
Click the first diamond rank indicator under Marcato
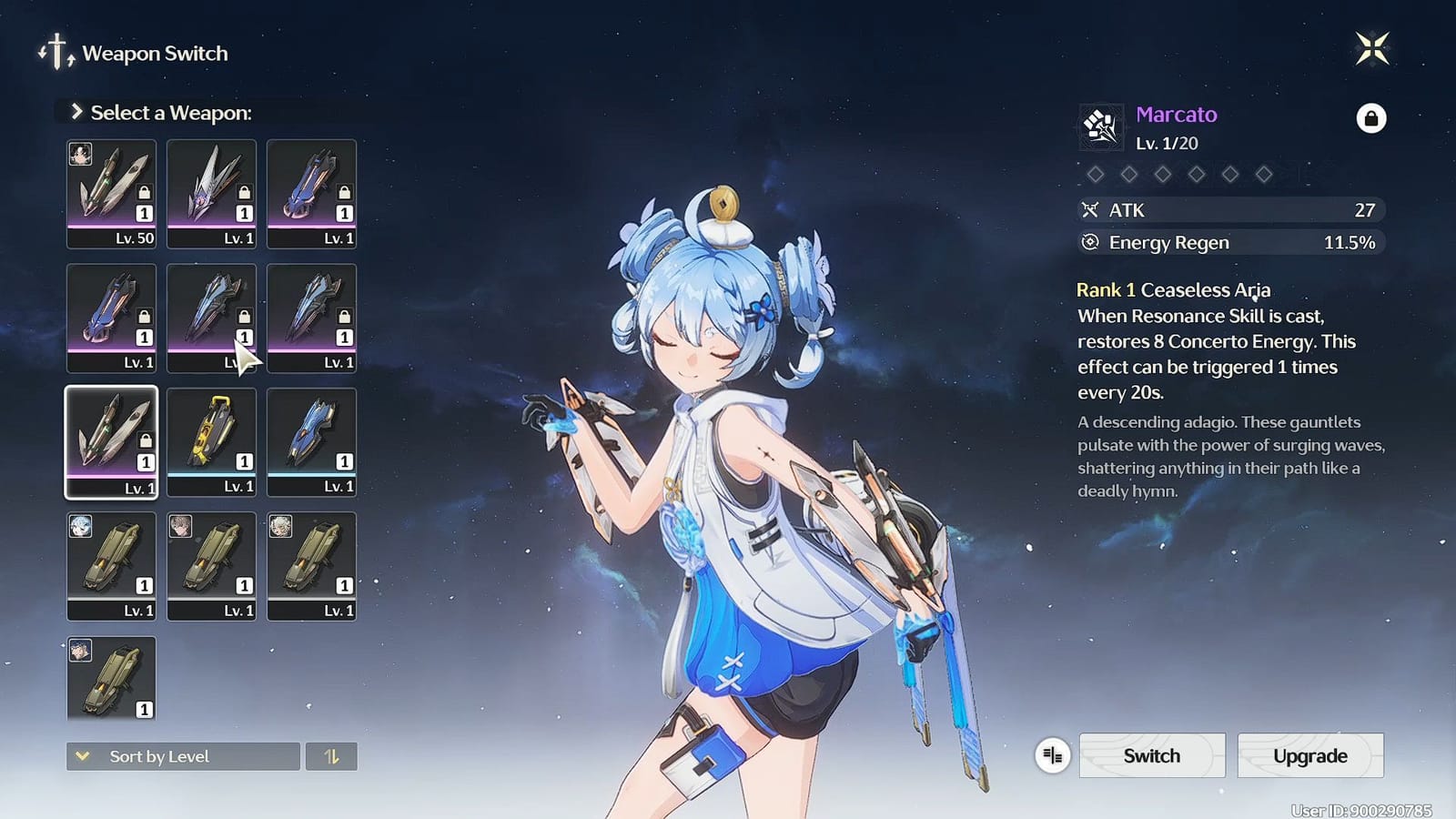(x=1096, y=173)
